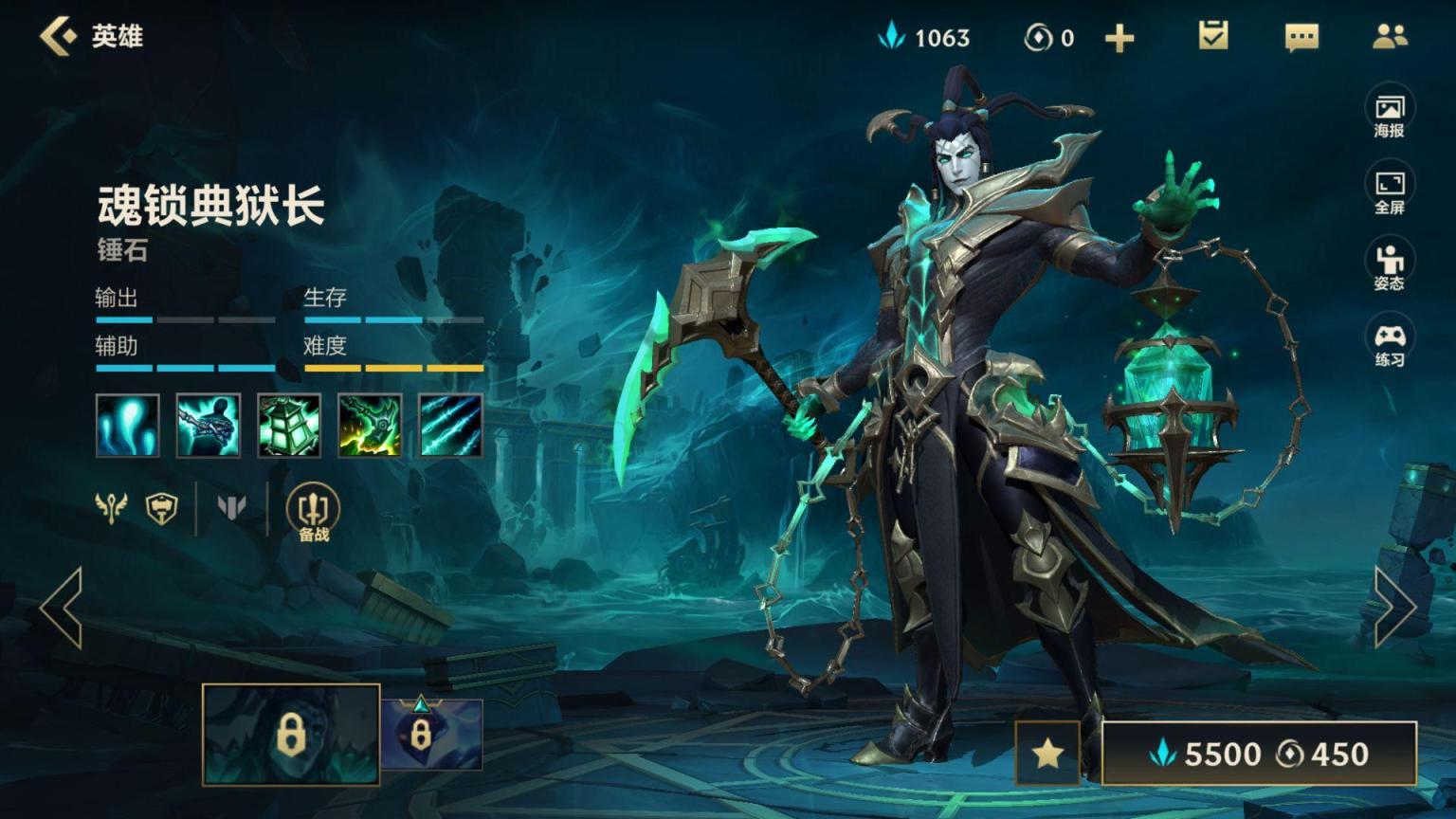
Task: Go back to the 英雄 hero list
Action: pyautogui.click(x=59, y=37)
